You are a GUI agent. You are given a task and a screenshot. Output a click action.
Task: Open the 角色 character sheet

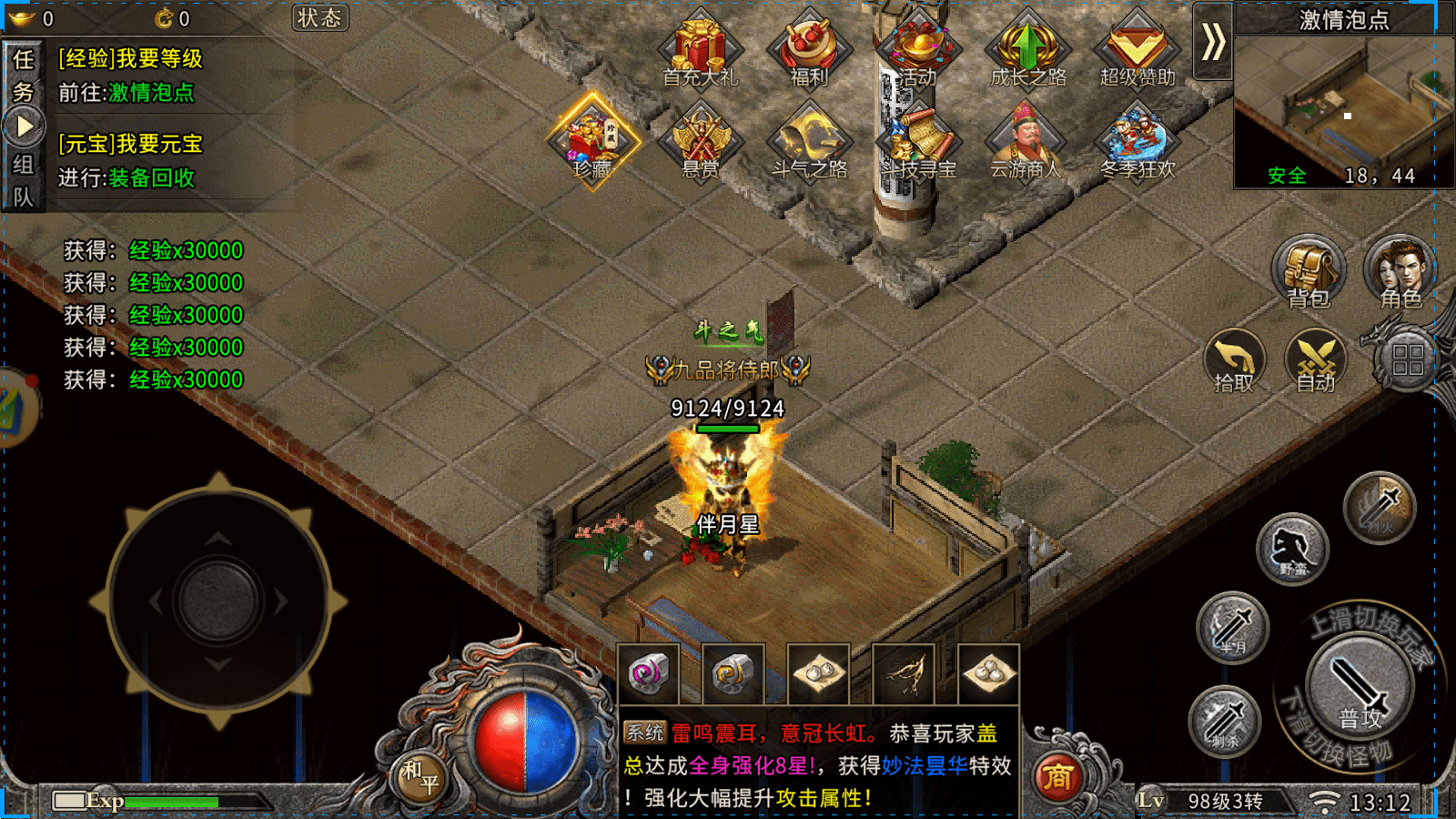(x=1400, y=273)
